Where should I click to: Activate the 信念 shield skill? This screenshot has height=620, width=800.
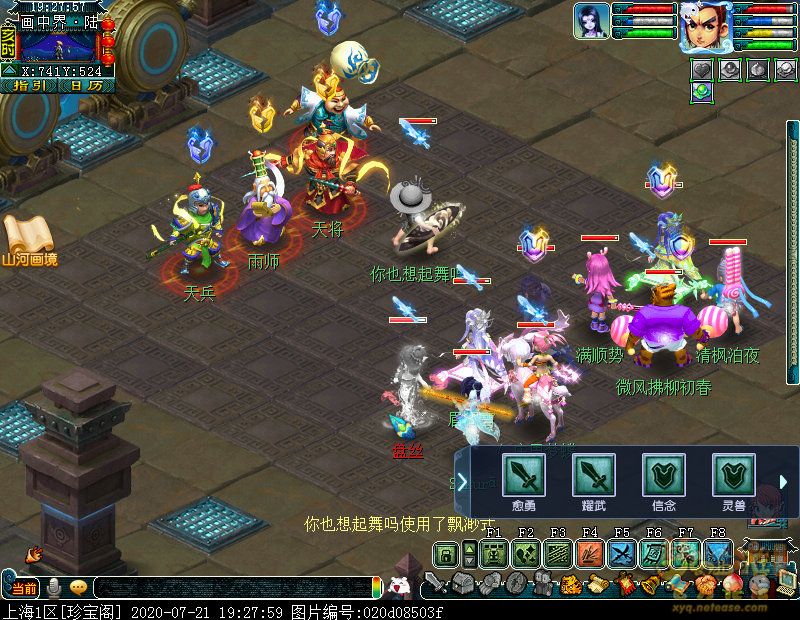point(662,474)
